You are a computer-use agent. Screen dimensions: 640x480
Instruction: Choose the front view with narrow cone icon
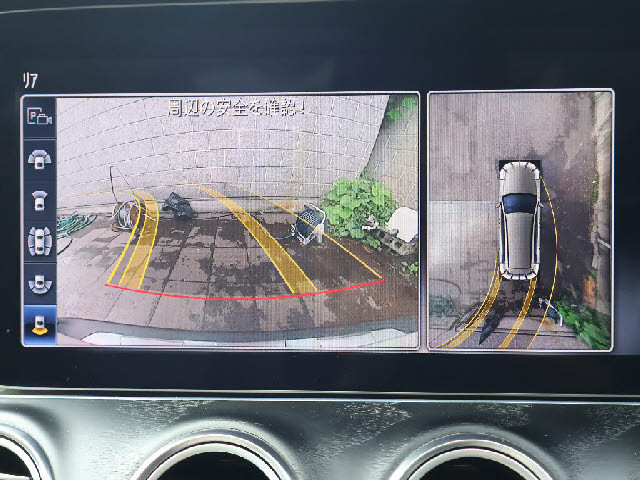pyautogui.click(x=40, y=199)
